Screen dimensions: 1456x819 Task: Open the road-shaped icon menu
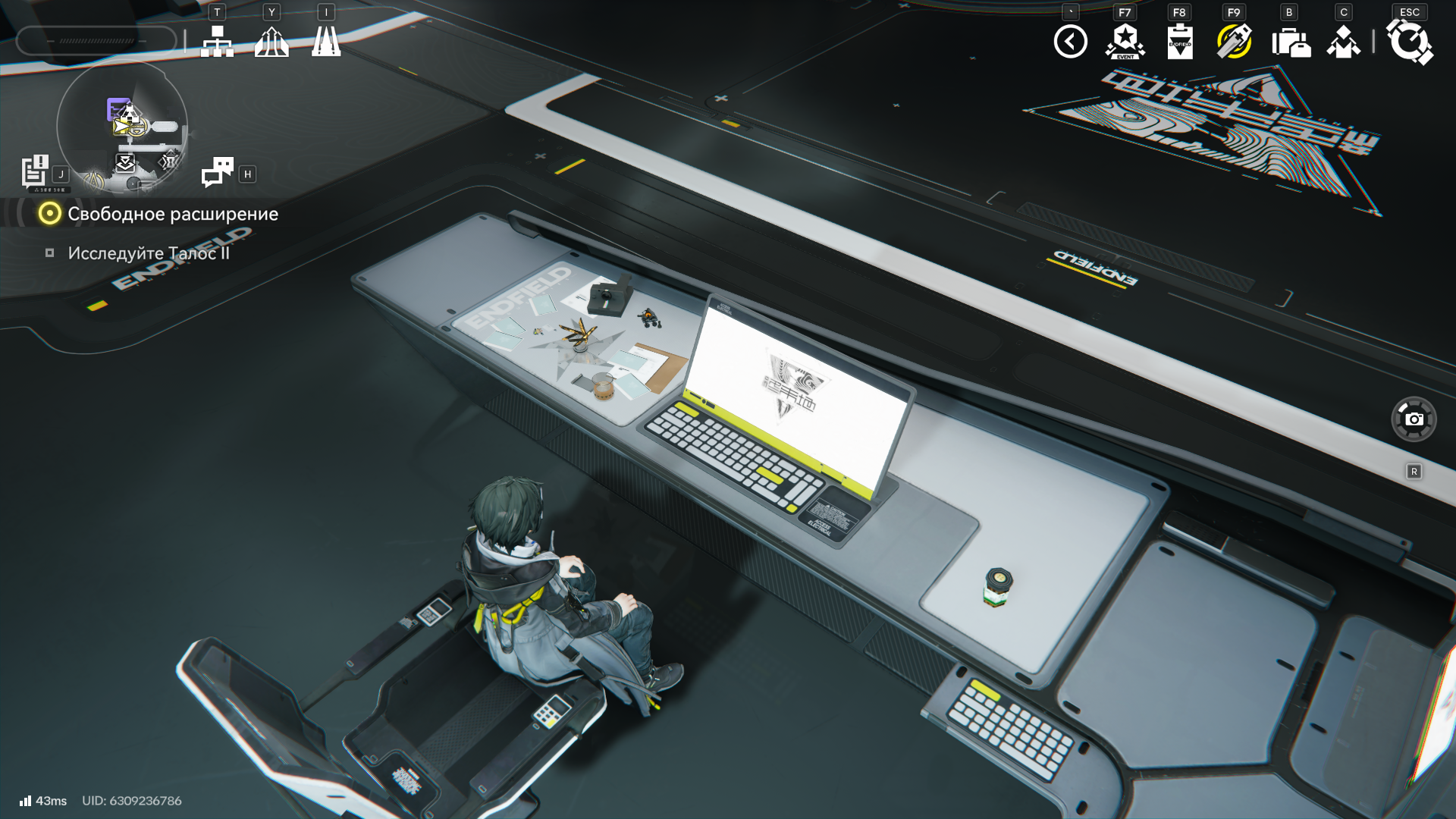[x=326, y=42]
